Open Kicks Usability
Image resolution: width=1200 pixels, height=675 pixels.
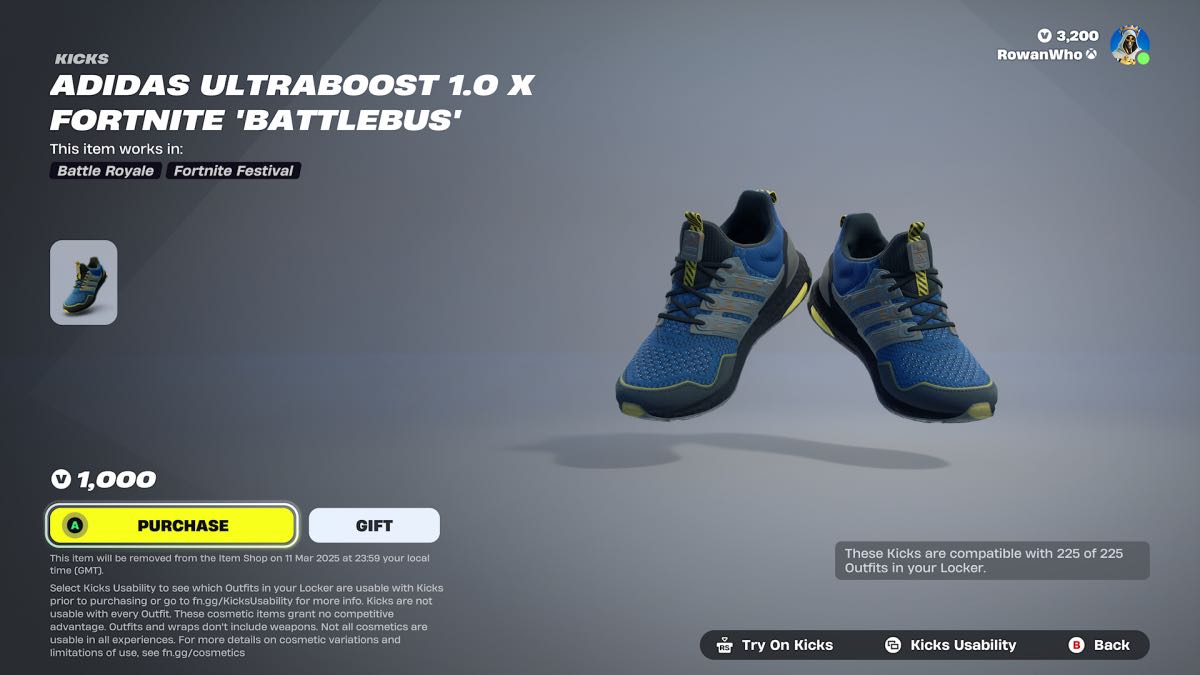click(x=950, y=645)
